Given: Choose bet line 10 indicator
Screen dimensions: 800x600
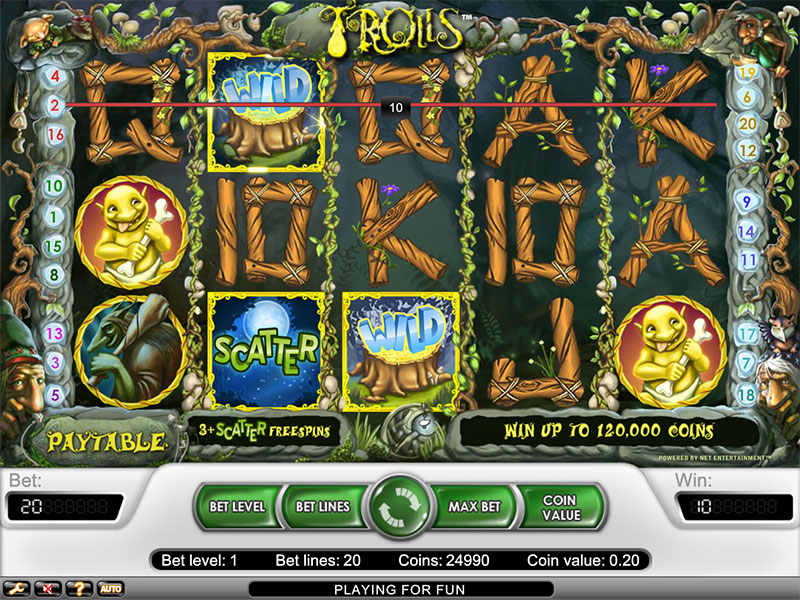Looking at the screenshot, I should pos(54,185).
